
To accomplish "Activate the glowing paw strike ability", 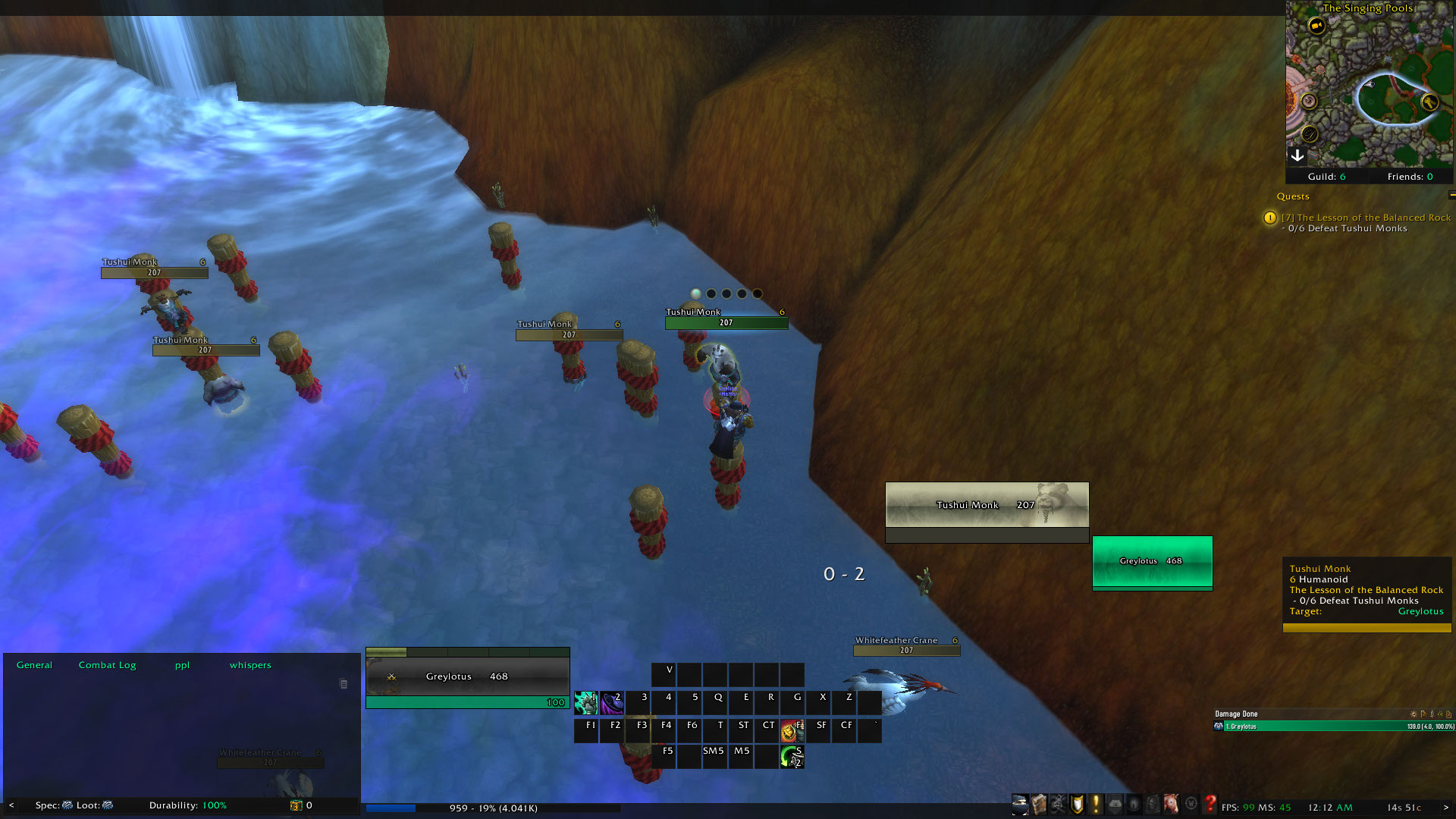I will pyautogui.click(x=586, y=703).
